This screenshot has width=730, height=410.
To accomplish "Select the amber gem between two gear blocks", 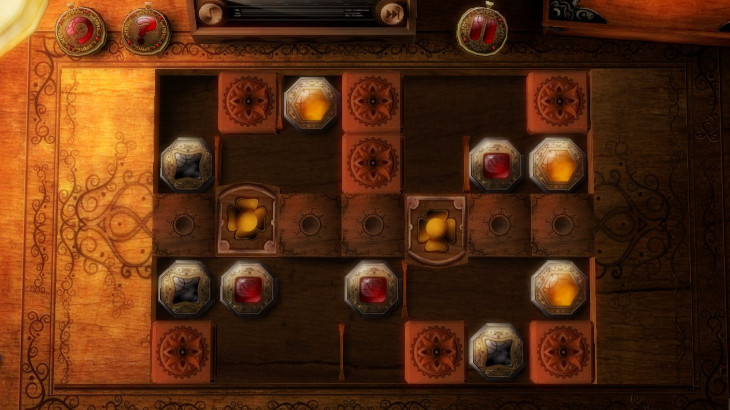I will click(x=310, y=102).
